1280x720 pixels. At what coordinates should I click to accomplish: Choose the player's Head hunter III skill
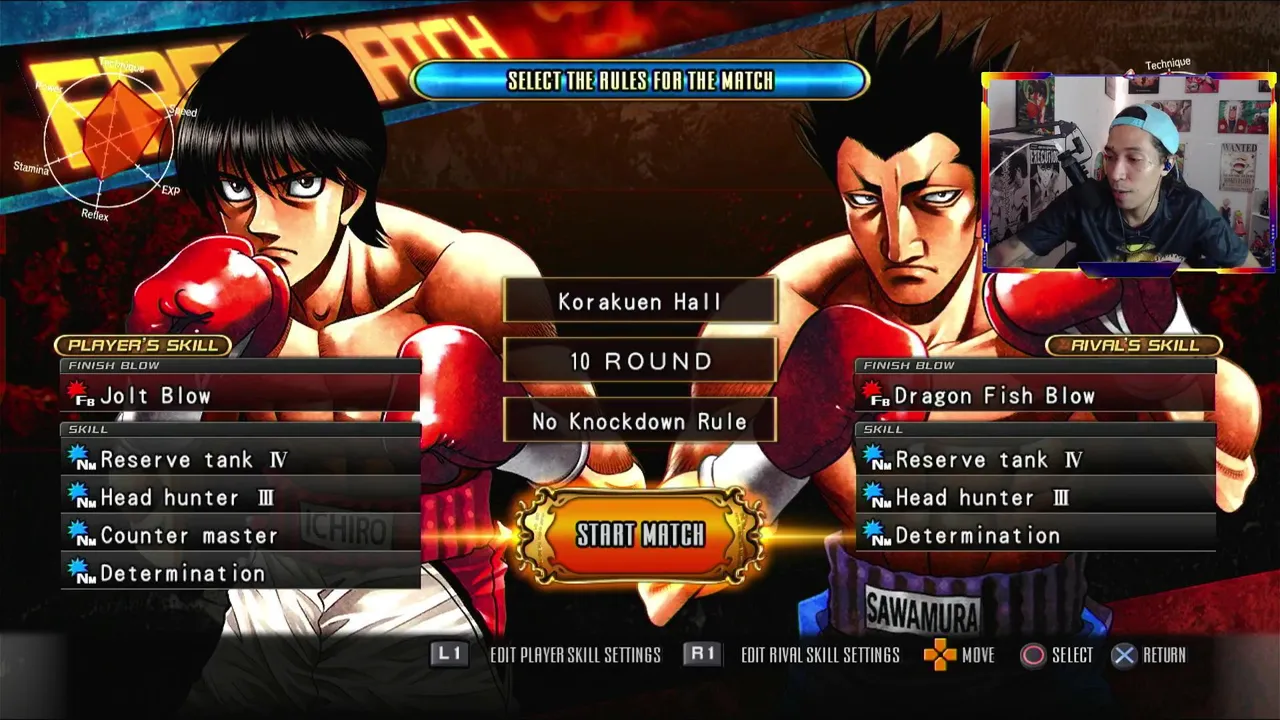pyautogui.click(x=240, y=498)
